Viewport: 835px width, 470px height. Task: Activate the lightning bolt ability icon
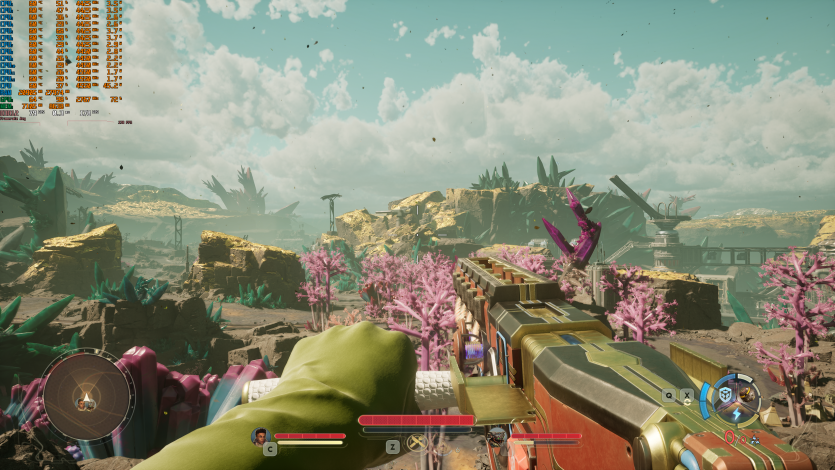tap(737, 414)
